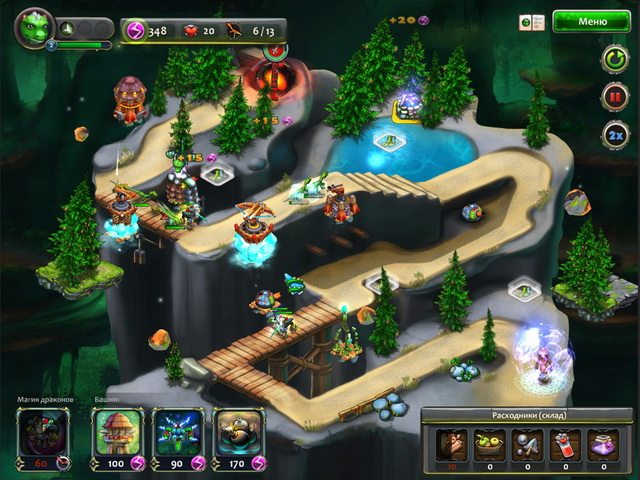640x480 pixels.
Task: Click the green circular restart arrow button
Action: coord(613,59)
